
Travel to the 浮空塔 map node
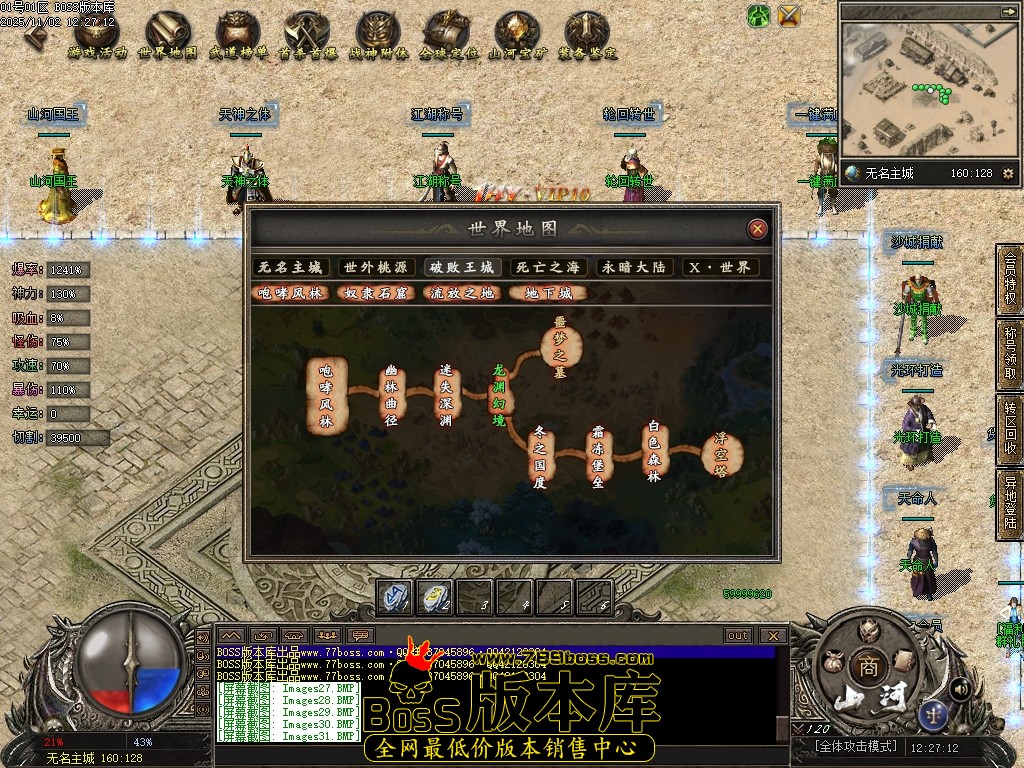click(721, 455)
